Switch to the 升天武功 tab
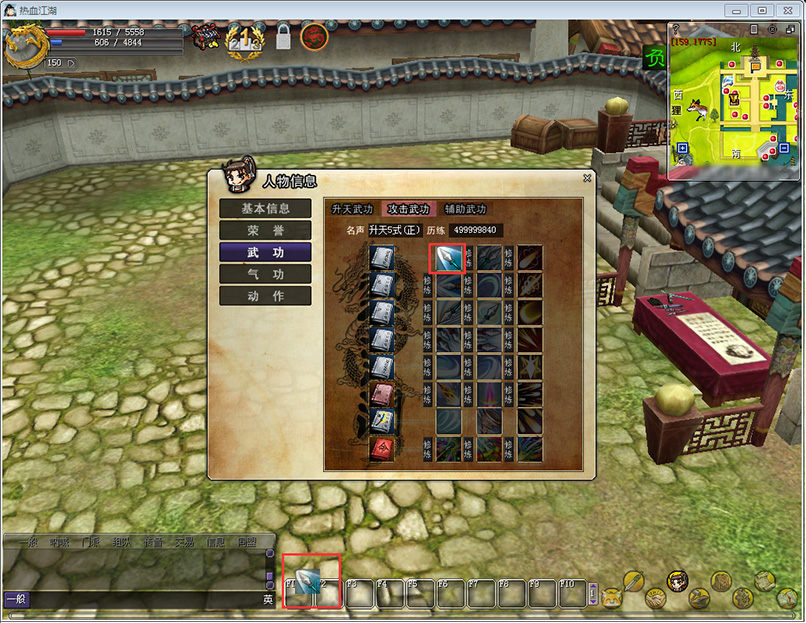The image size is (806, 623). tap(352, 209)
